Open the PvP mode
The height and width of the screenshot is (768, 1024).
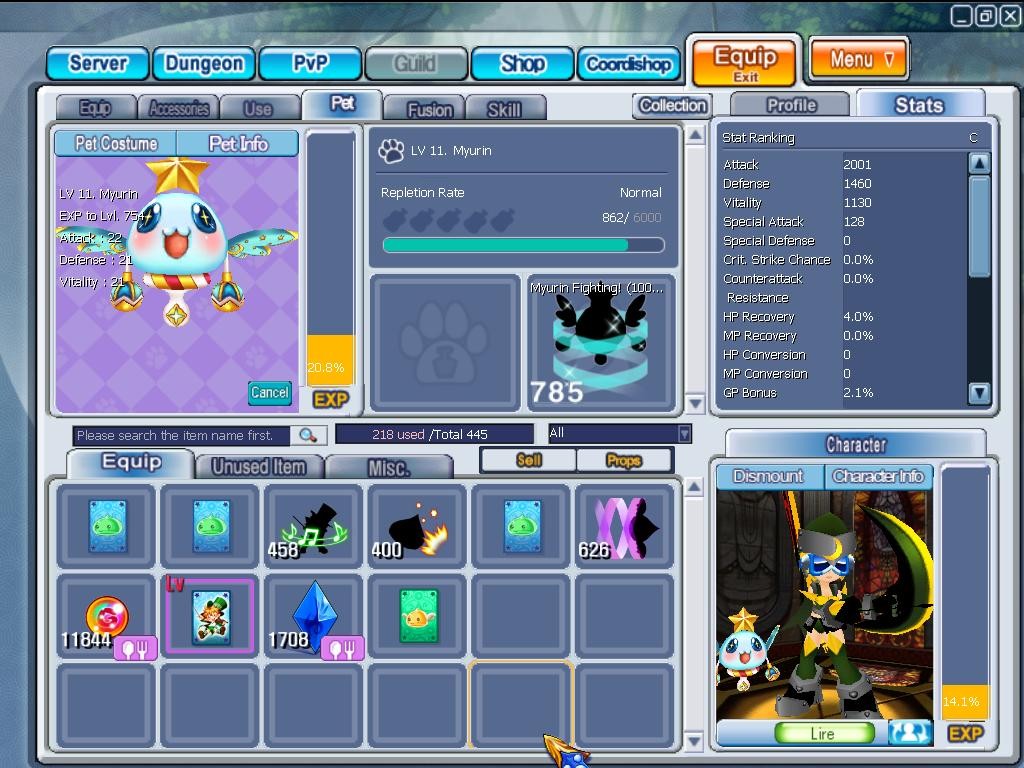click(x=310, y=64)
